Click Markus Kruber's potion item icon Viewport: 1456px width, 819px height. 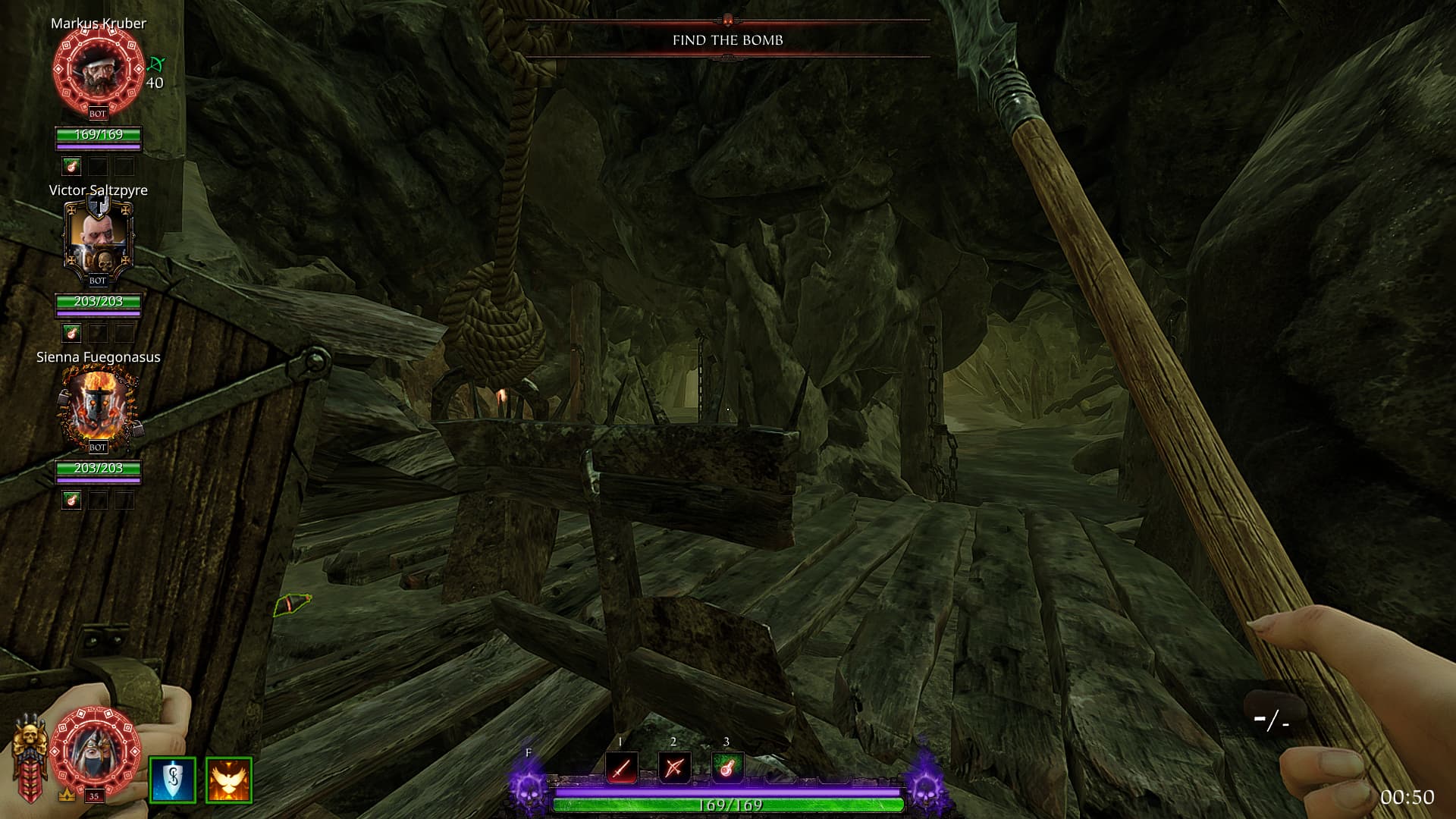[71, 165]
